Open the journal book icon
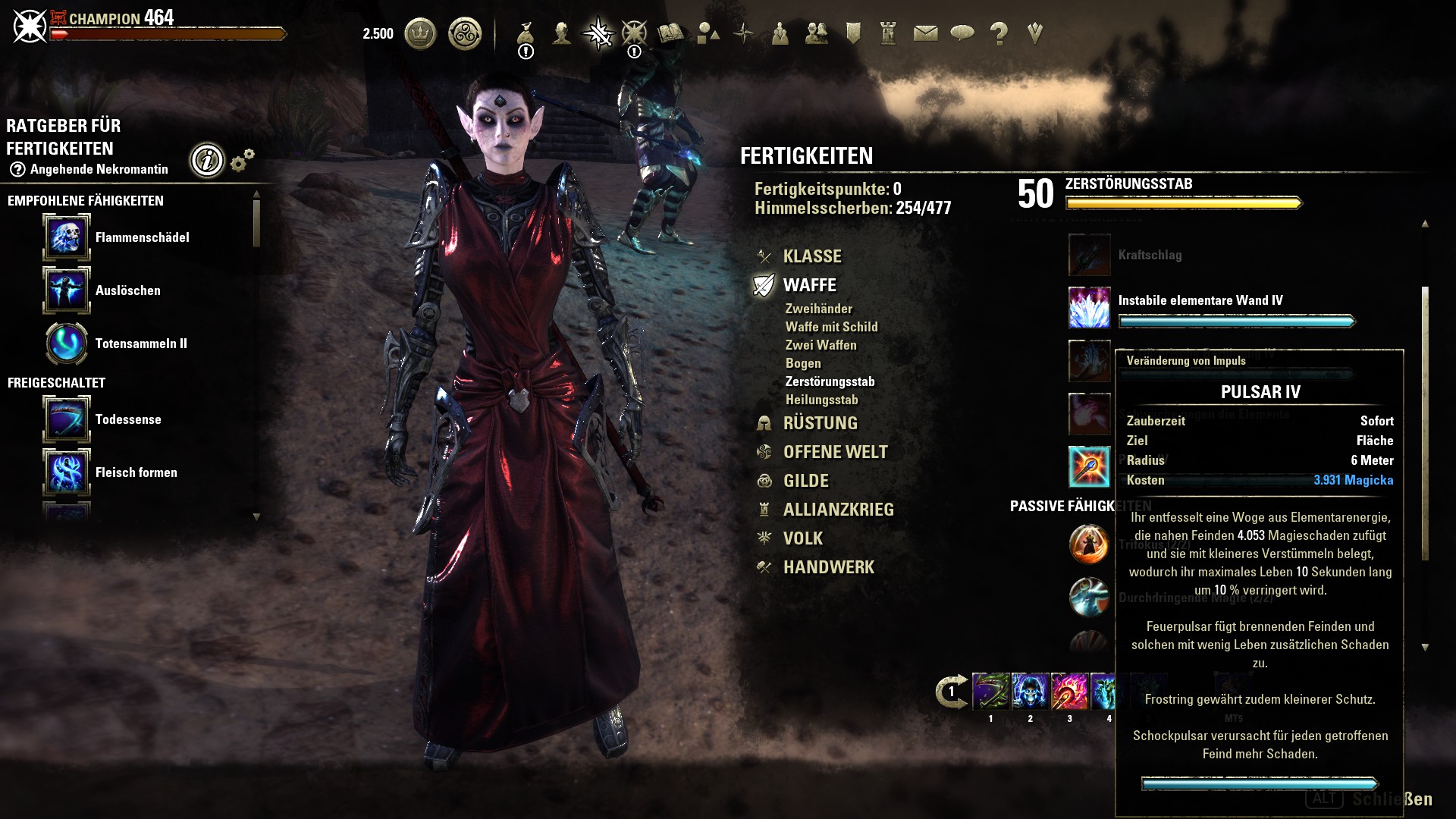1456x819 pixels. 670,33
